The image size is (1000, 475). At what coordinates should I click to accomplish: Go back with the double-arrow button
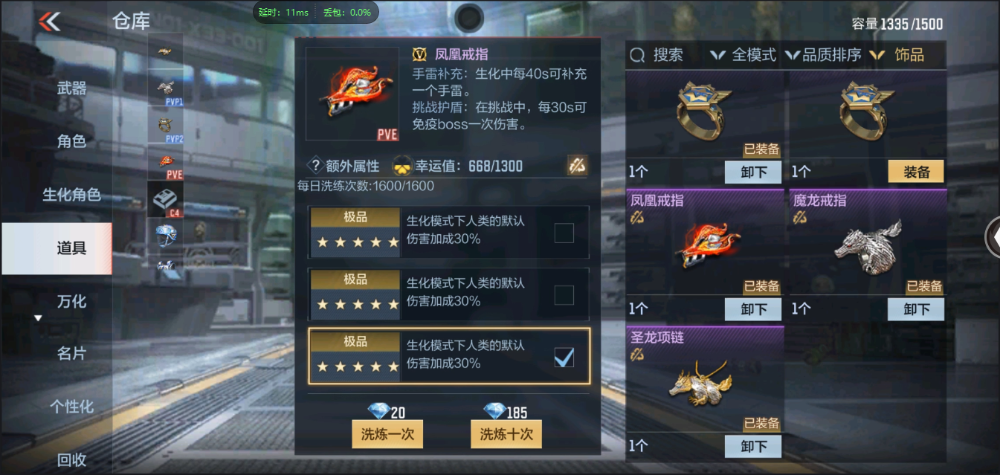[x=49, y=21]
